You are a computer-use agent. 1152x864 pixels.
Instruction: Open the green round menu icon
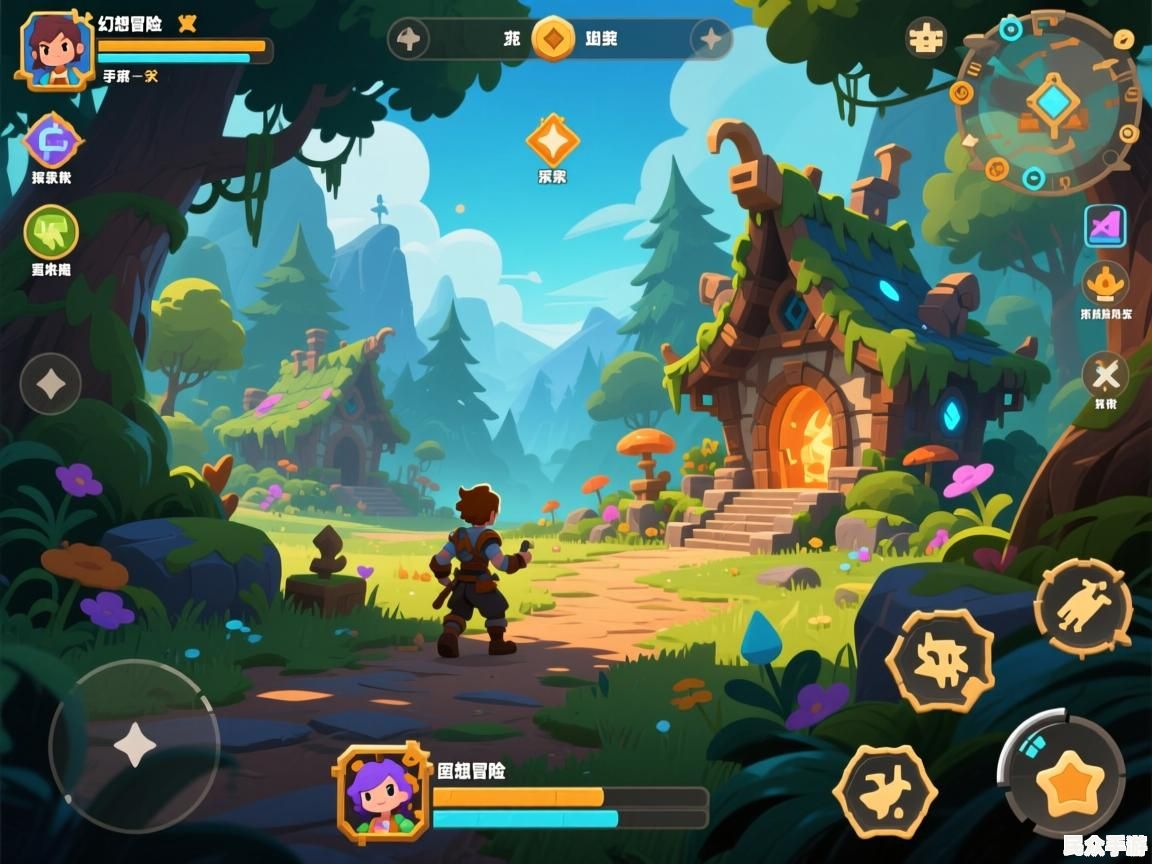point(51,232)
